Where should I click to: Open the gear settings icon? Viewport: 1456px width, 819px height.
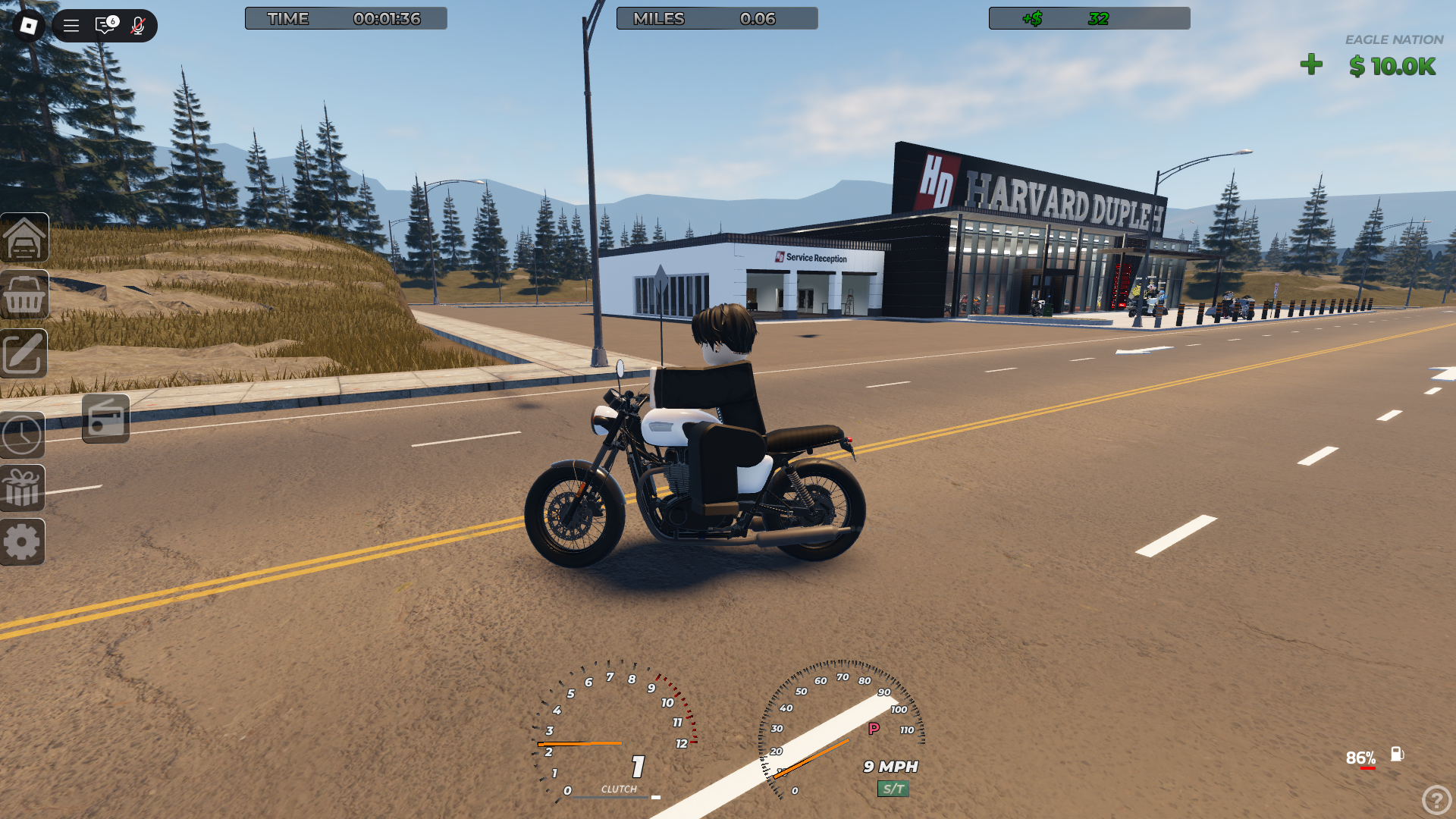pyautogui.click(x=23, y=542)
